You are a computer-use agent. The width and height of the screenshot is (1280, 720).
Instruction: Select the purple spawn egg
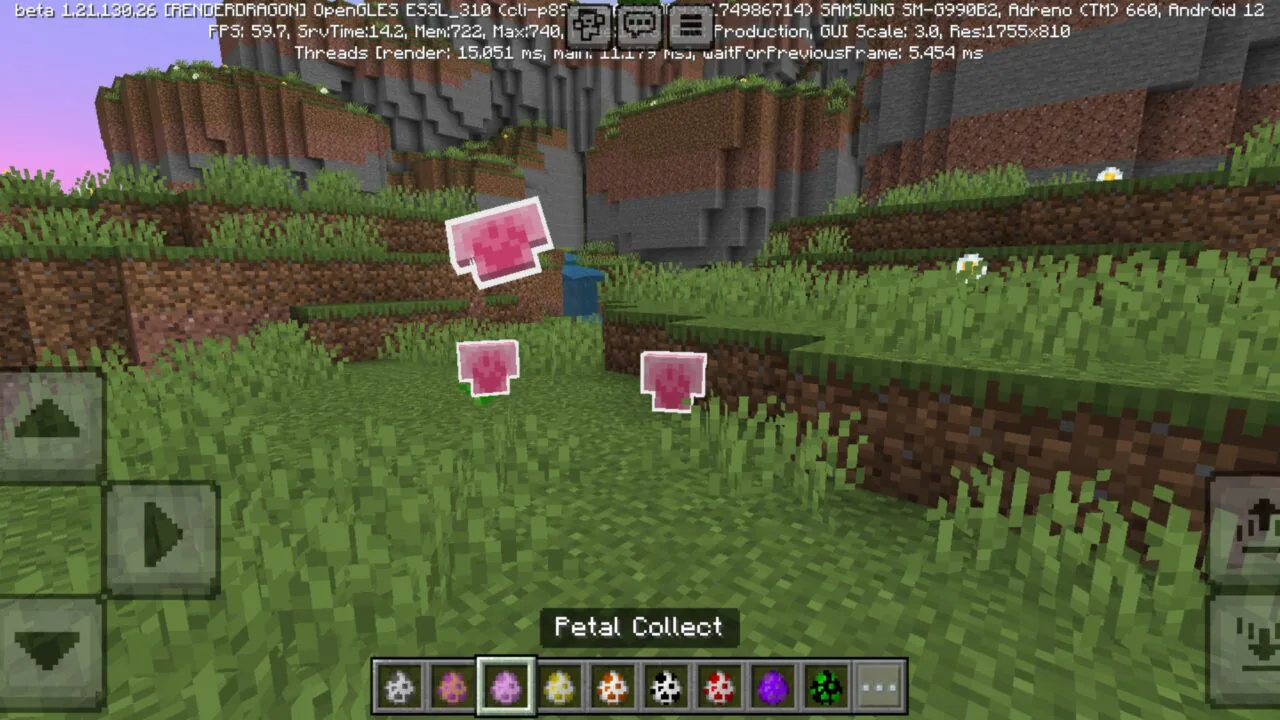(773, 686)
